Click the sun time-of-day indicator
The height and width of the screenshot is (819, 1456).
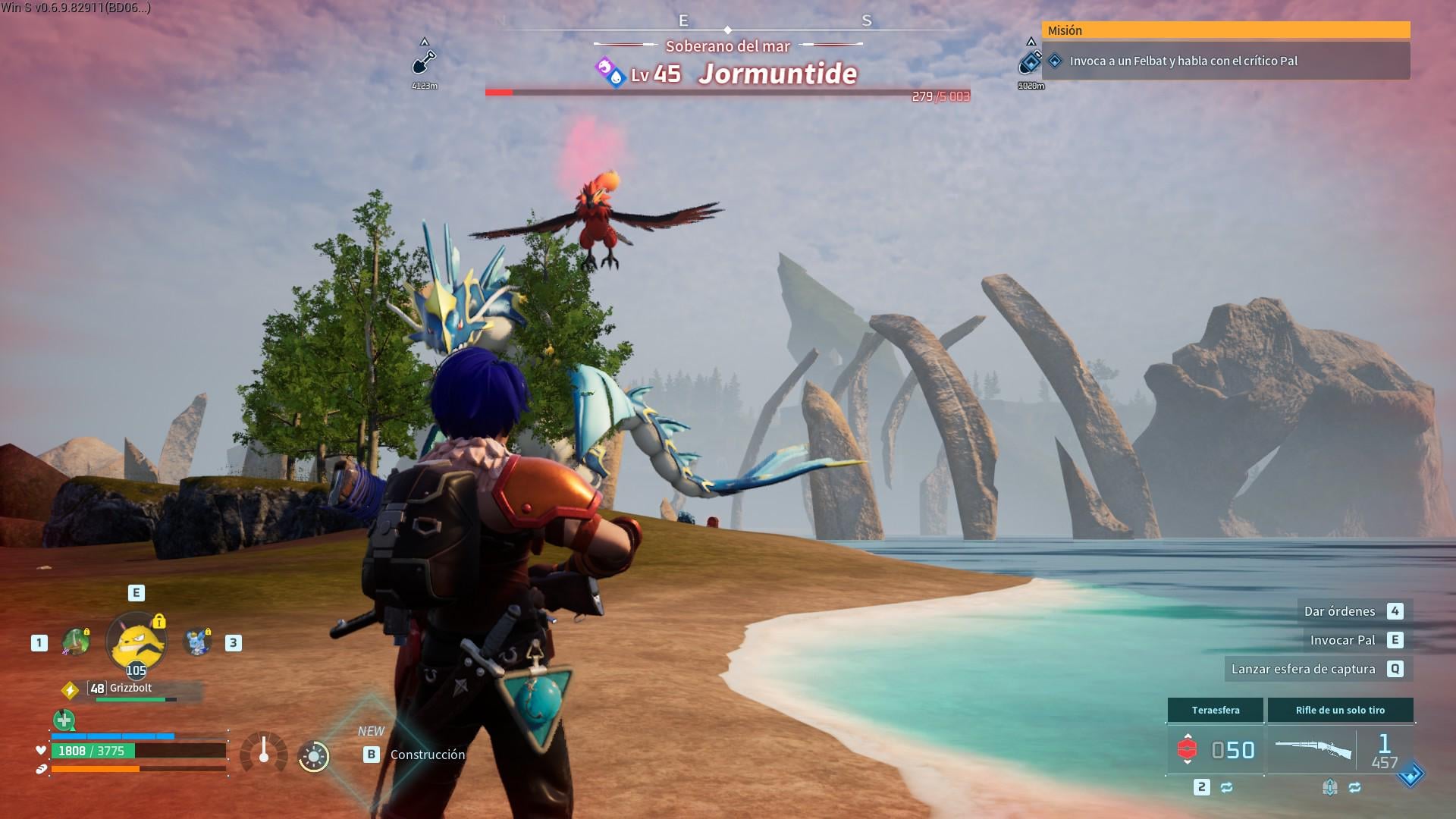[x=314, y=756]
